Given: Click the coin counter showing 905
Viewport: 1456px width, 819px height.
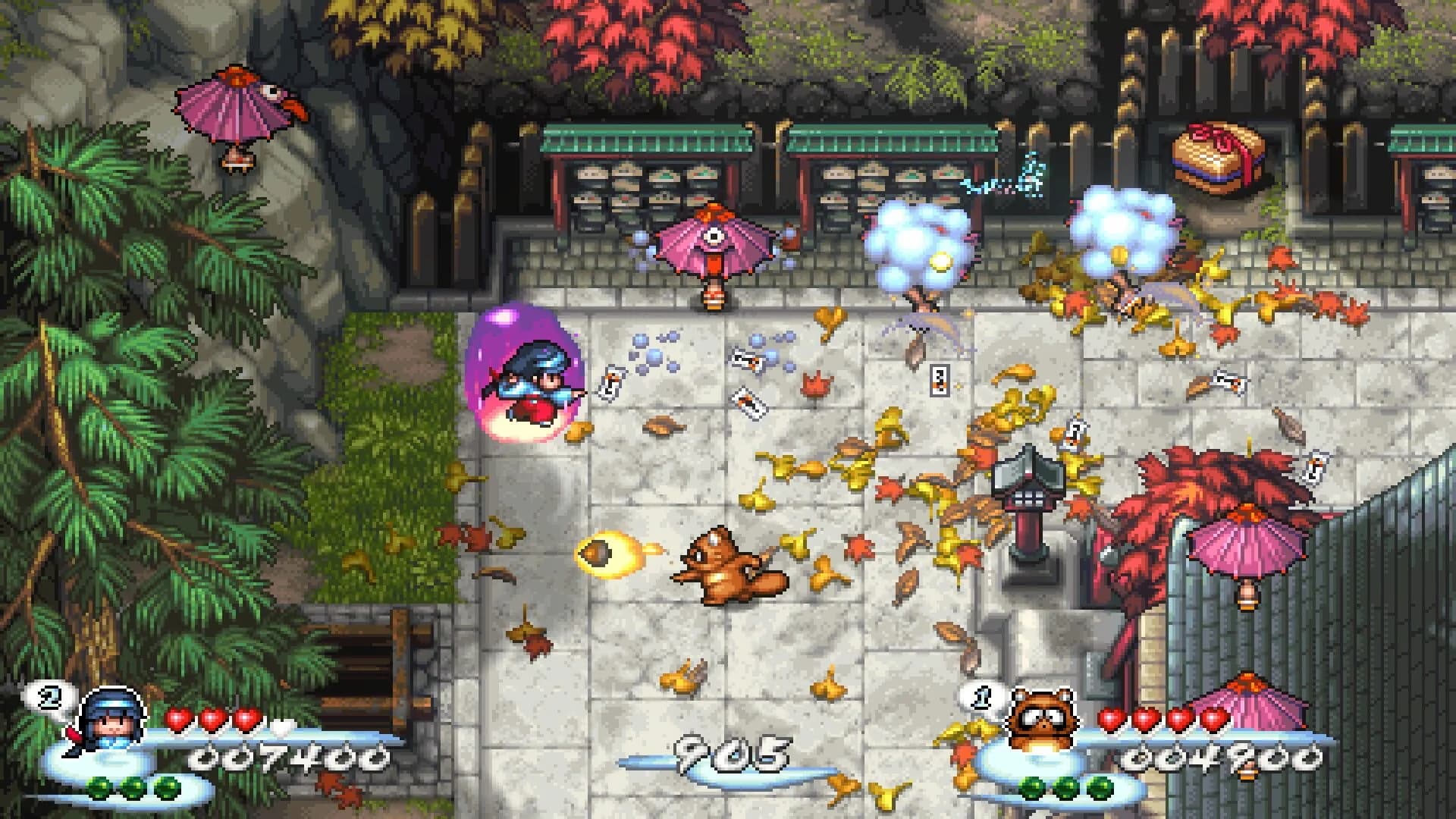Looking at the screenshot, I should (732, 755).
